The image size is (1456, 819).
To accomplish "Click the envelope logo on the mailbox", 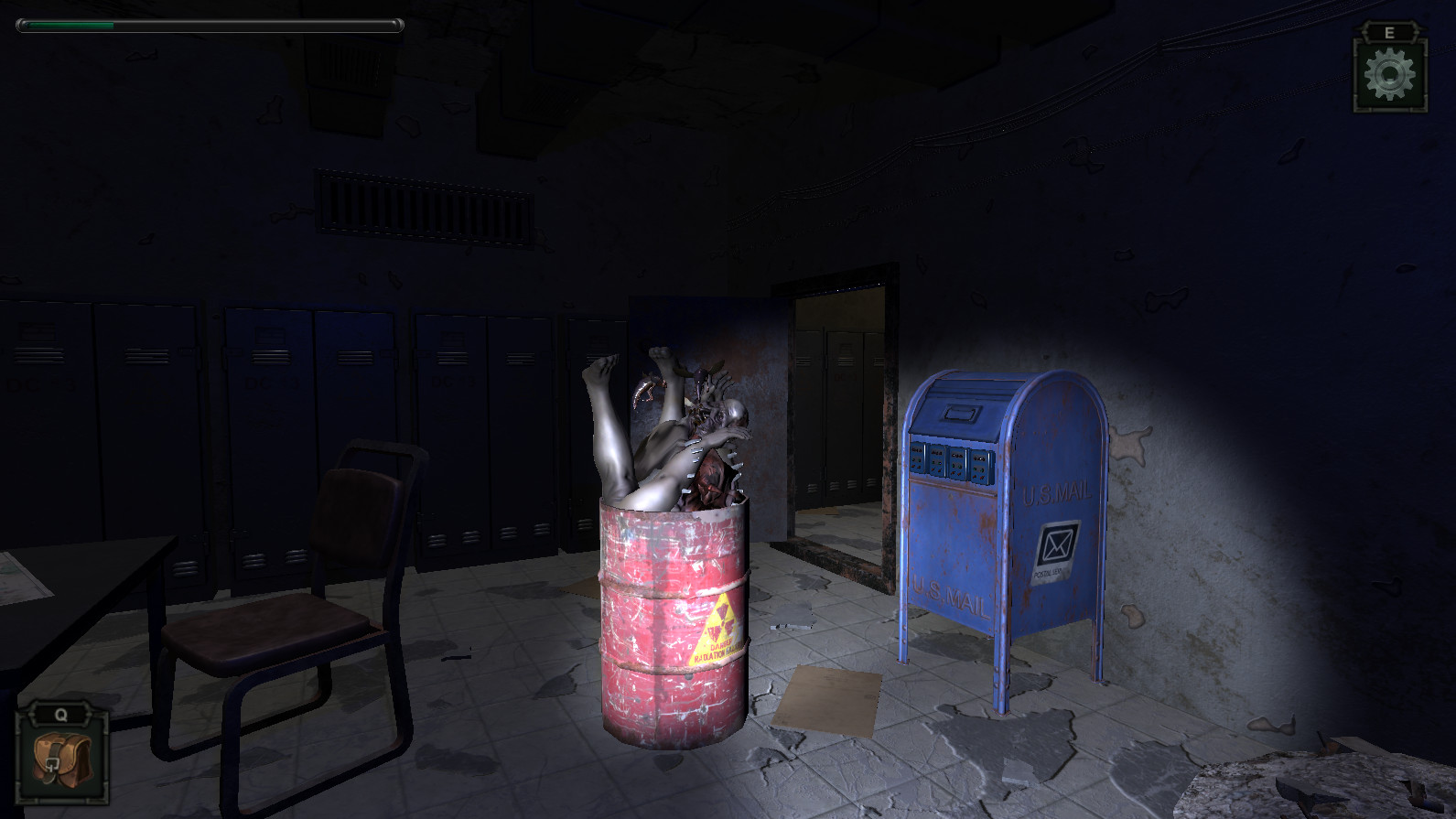I will tap(1060, 544).
